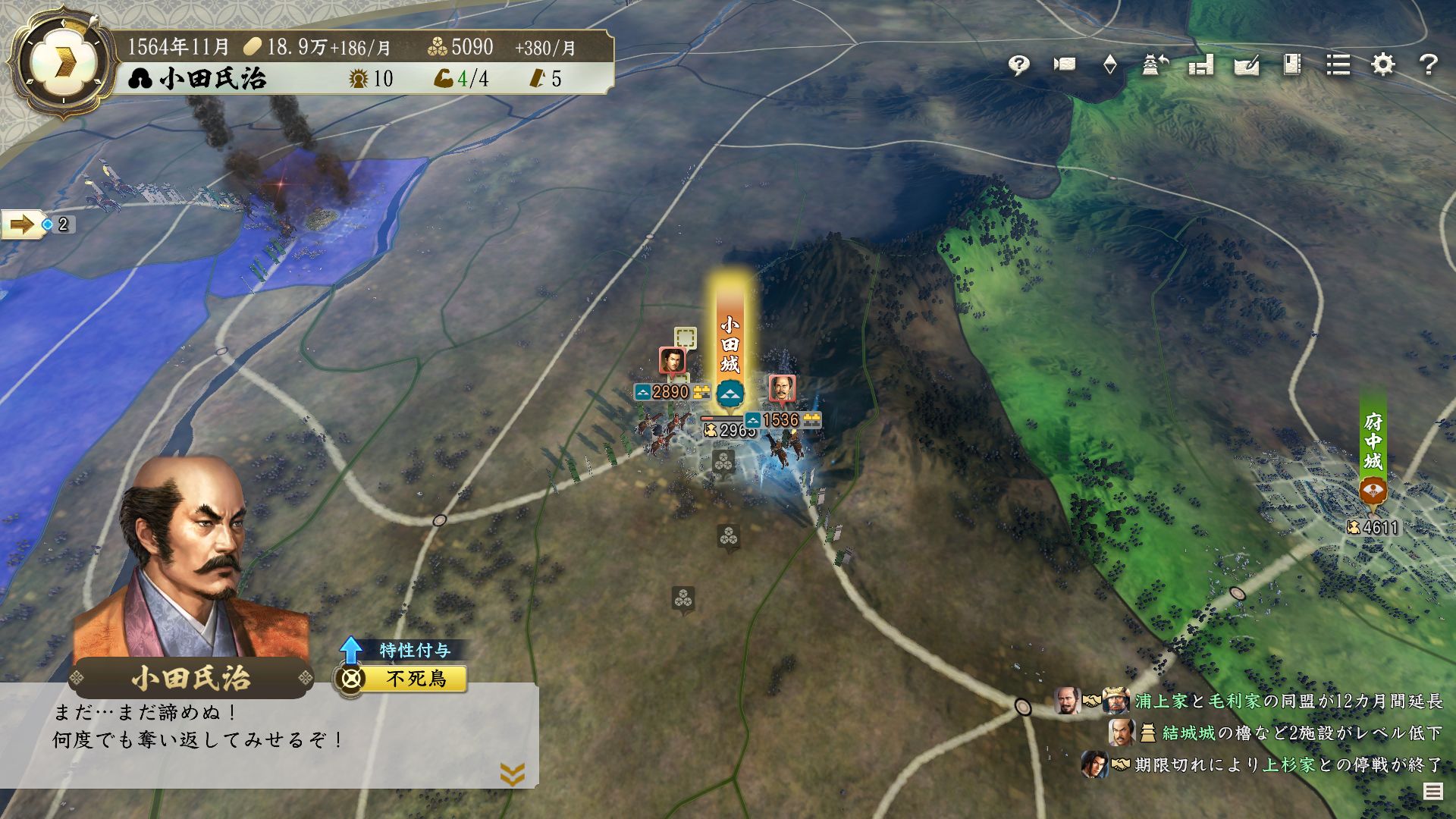Advance time with the round chevron button
This screenshot has height=819, width=1456.
click(x=61, y=63)
